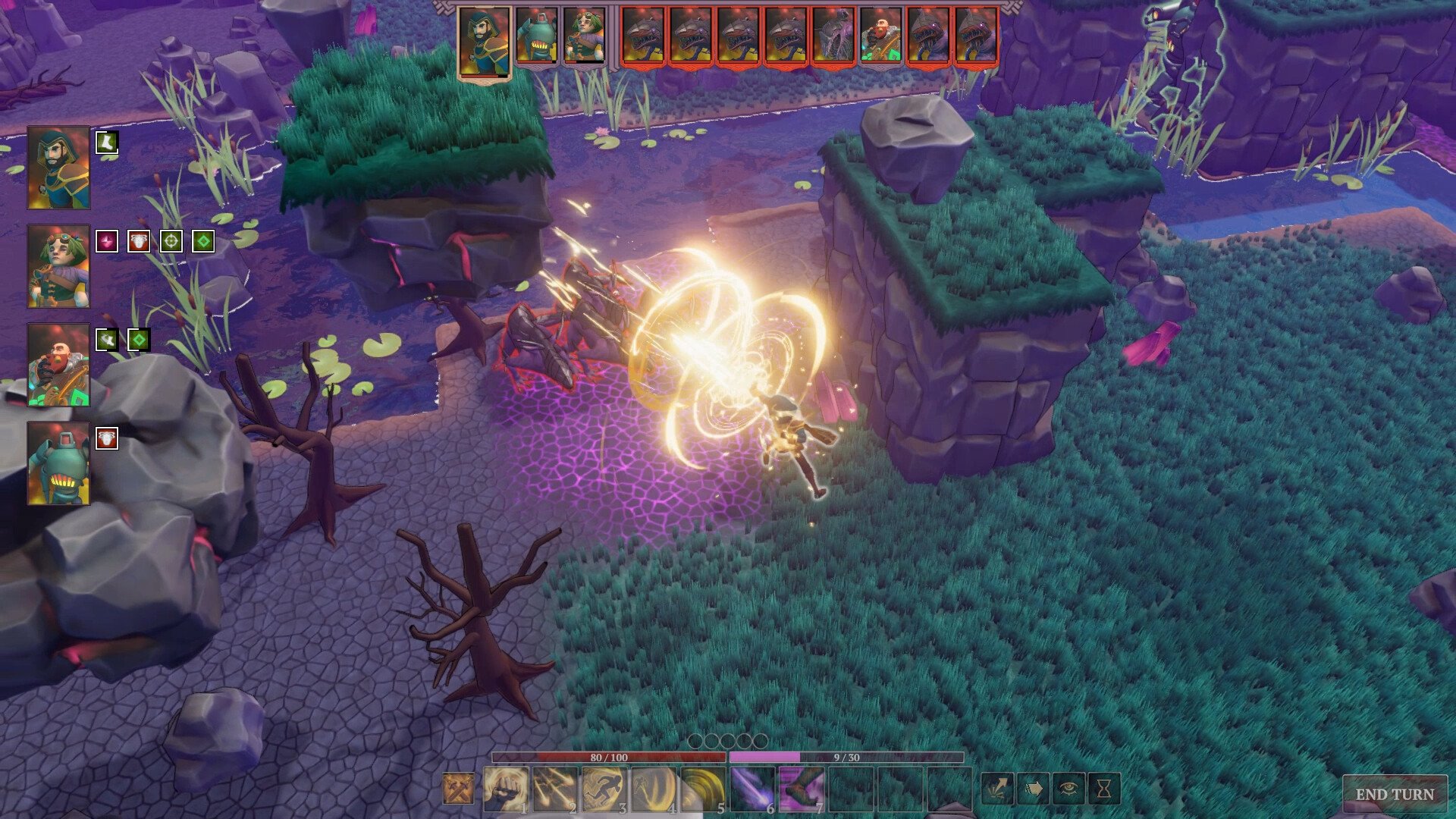Select the dwarf portrait in the turn order bar
This screenshot has width=1456, height=819.
(x=880, y=36)
